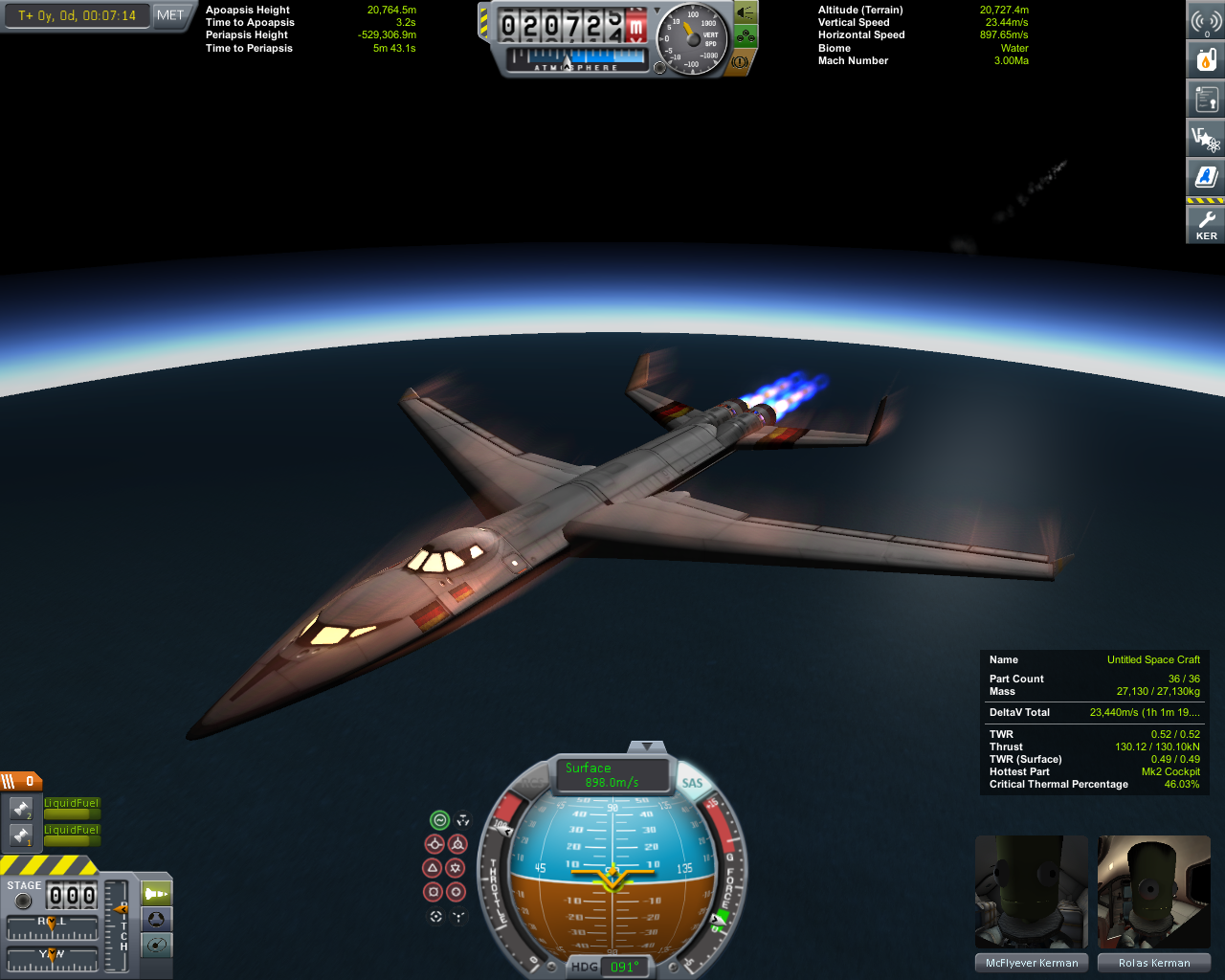The width and height of the screenshot is (1225, 980).
Task: Set SAS to hold prograde
Action: [434, 844]
